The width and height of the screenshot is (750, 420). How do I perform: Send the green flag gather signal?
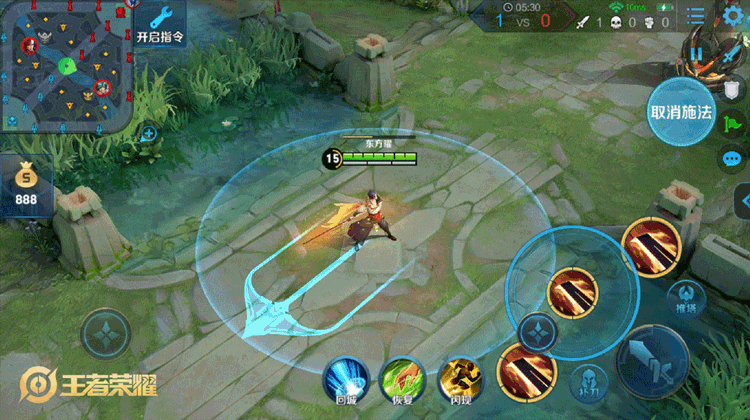tap(731, 121)
